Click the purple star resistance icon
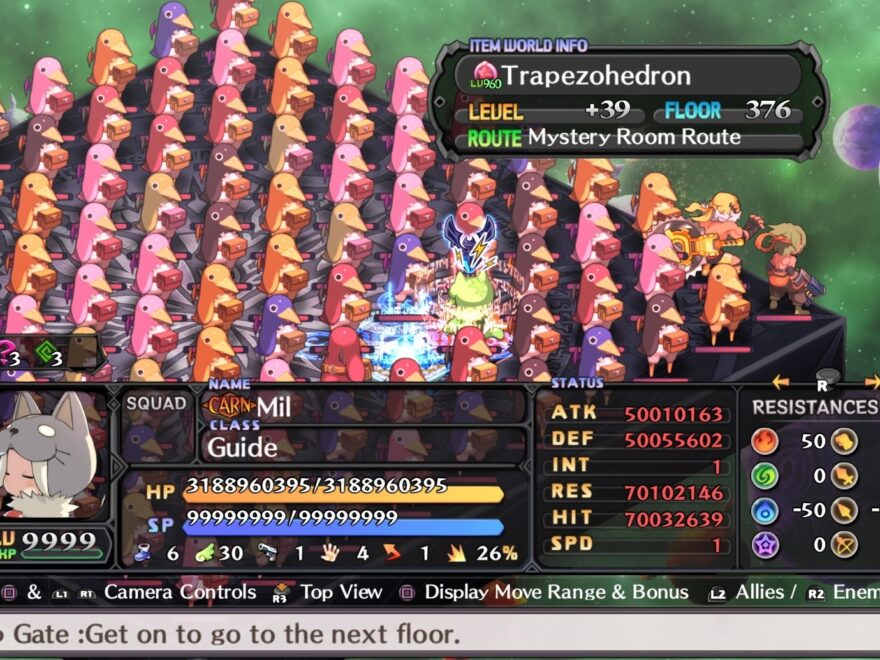This screenshot has height=660, width=880. click(x=765, y=545)
